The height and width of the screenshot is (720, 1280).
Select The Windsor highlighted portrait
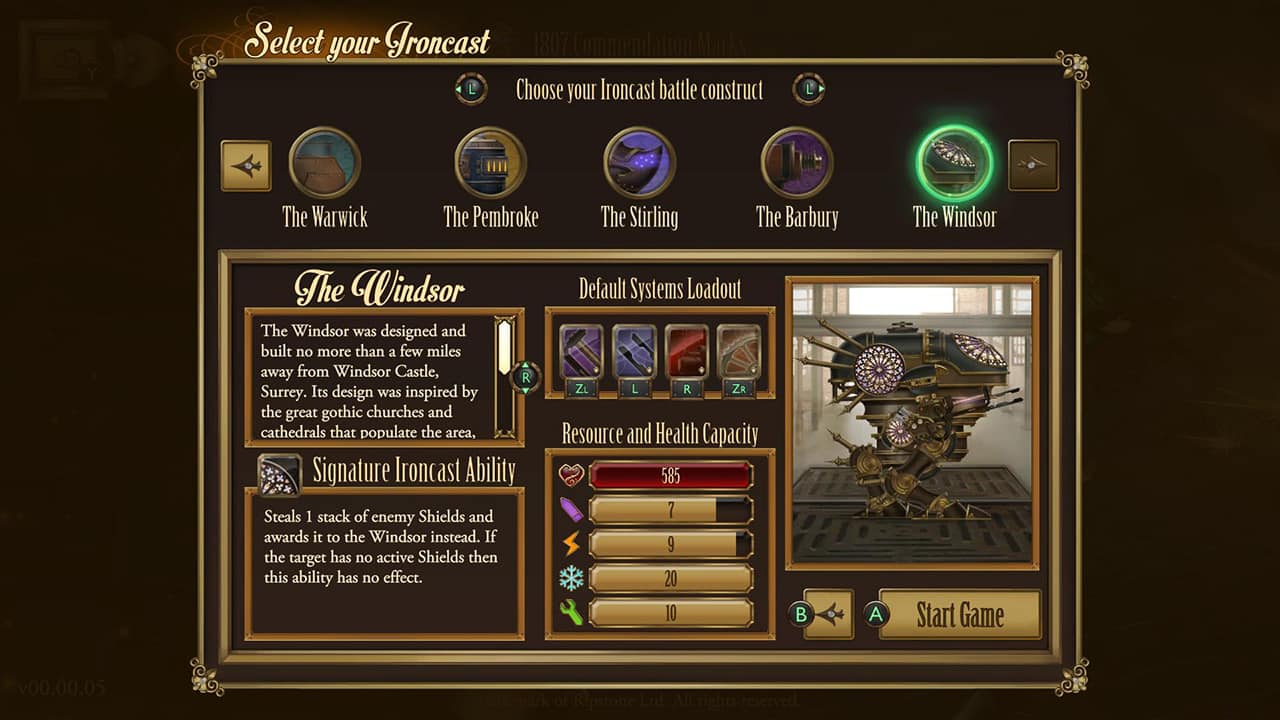954,163
